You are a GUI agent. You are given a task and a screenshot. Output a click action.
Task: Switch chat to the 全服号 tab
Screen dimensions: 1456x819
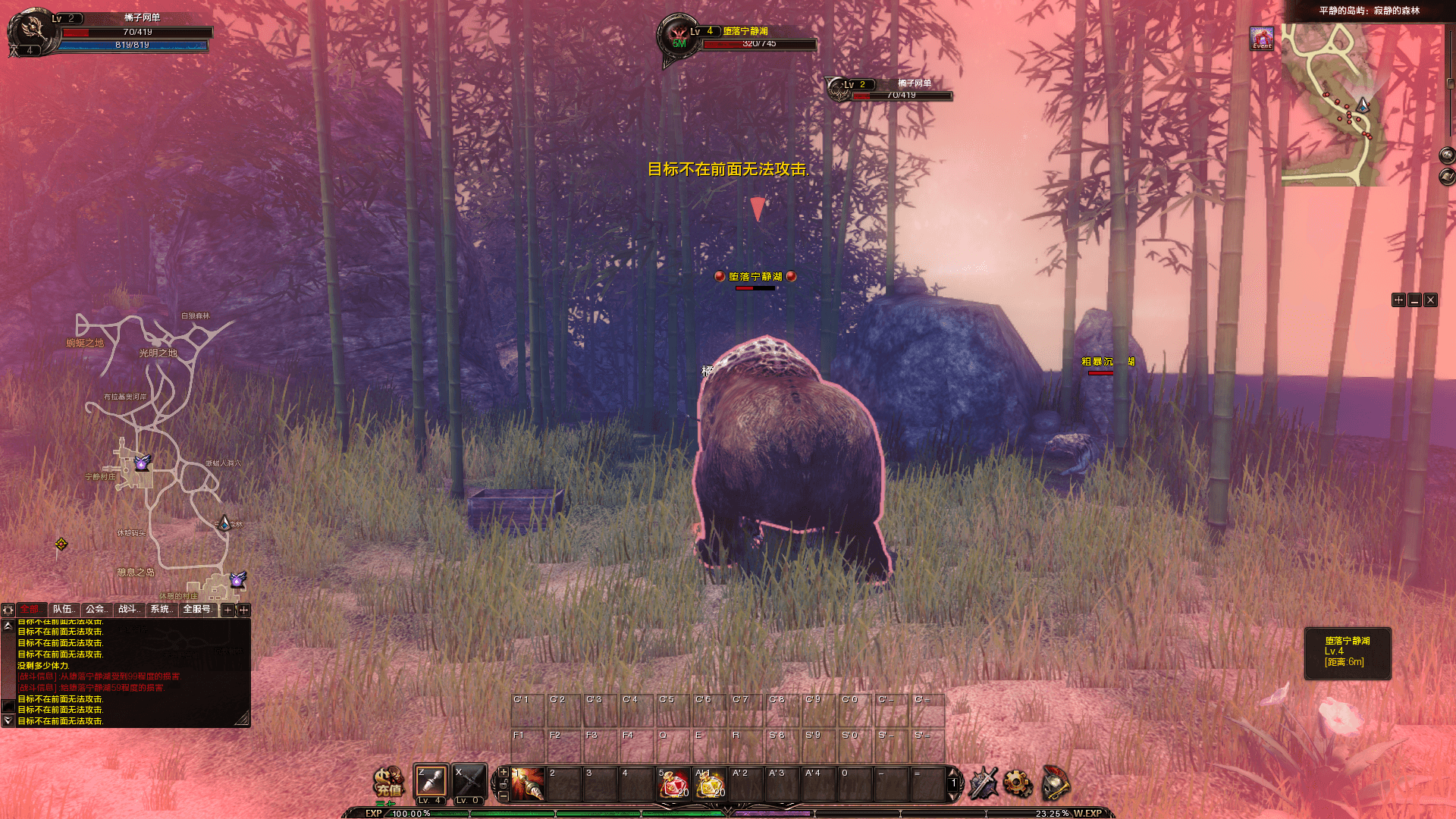pyautogui.click(x=197, y=610)
